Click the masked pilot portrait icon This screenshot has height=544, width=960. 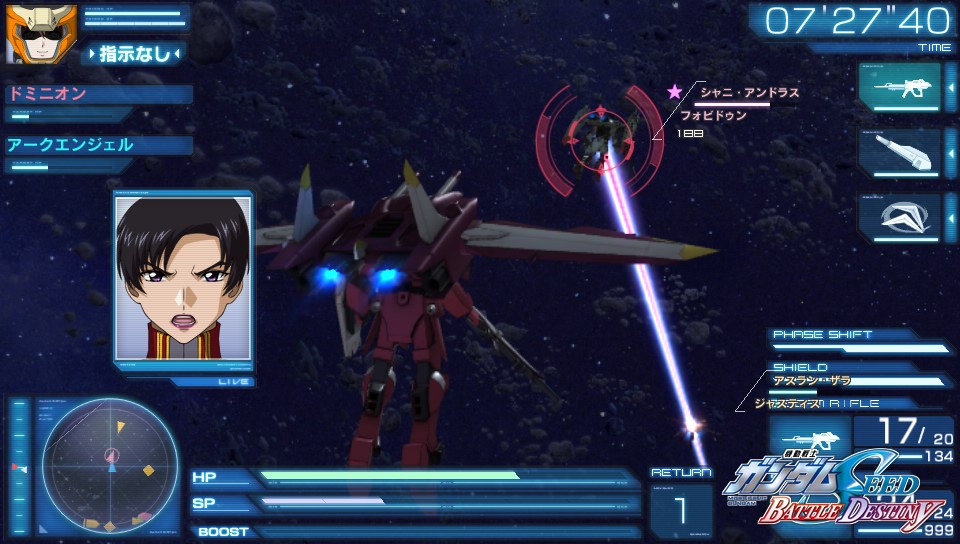28,33
